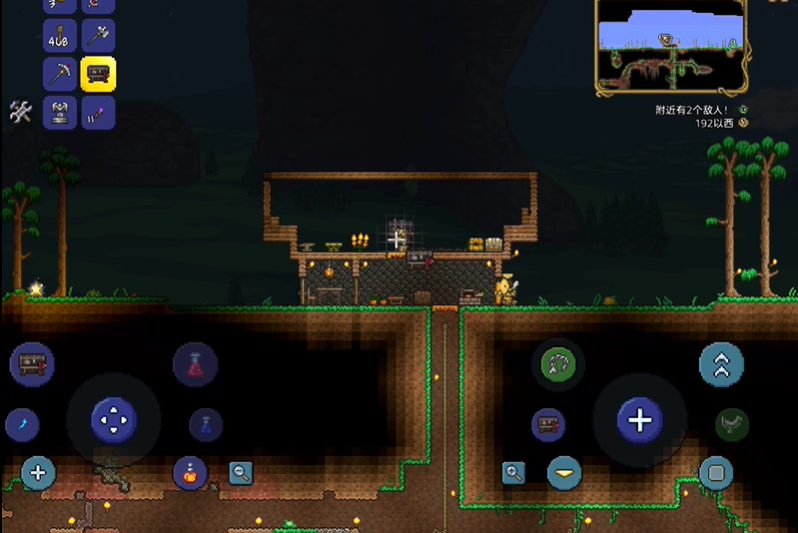Select the pickaxe hotbar slot
This screenshot has width=798, height=533.
coord(60,73)
